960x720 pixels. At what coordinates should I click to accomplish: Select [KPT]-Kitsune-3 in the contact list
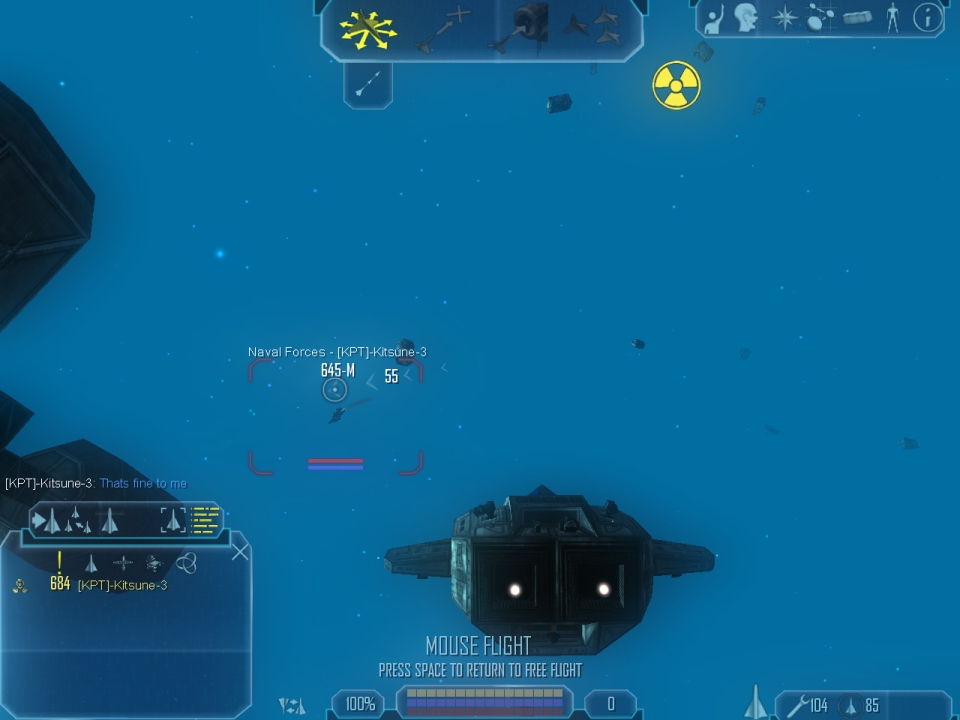pyautogui.click(x=122, y=585)
